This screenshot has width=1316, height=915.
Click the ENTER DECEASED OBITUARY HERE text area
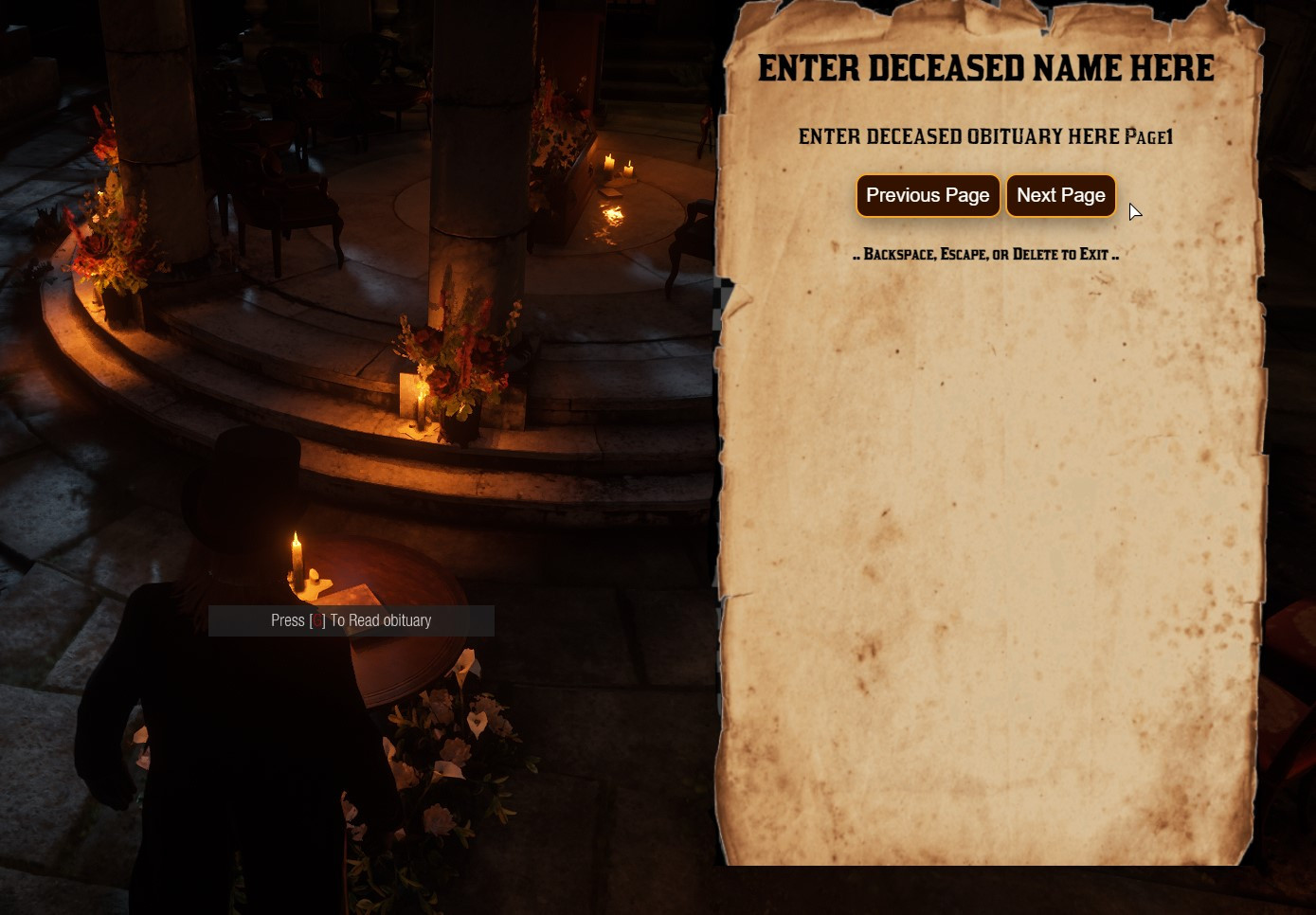[957, 136]
